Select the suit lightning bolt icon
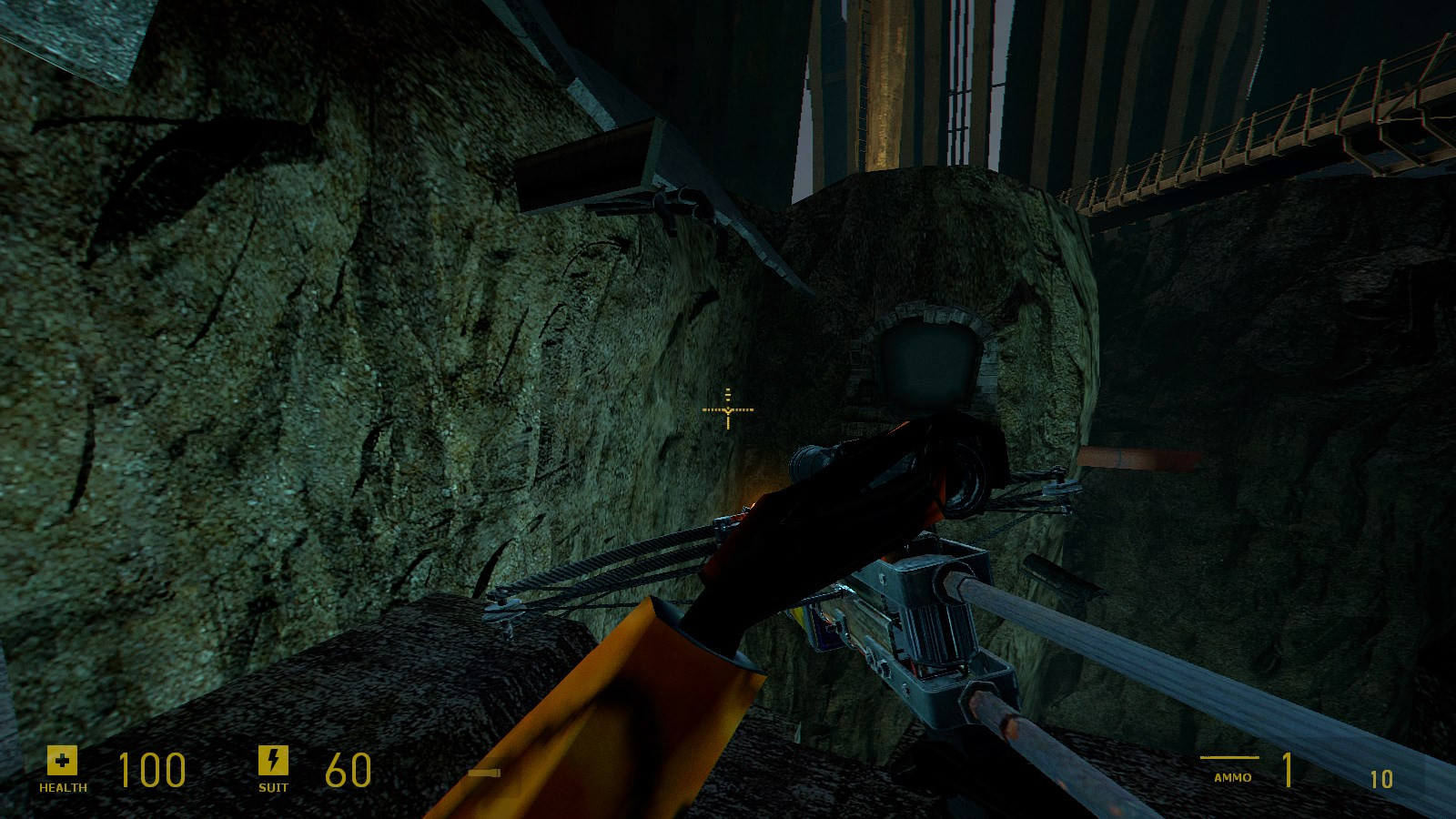This screenshot has width=1456, height=819. [x=273, y=763]
